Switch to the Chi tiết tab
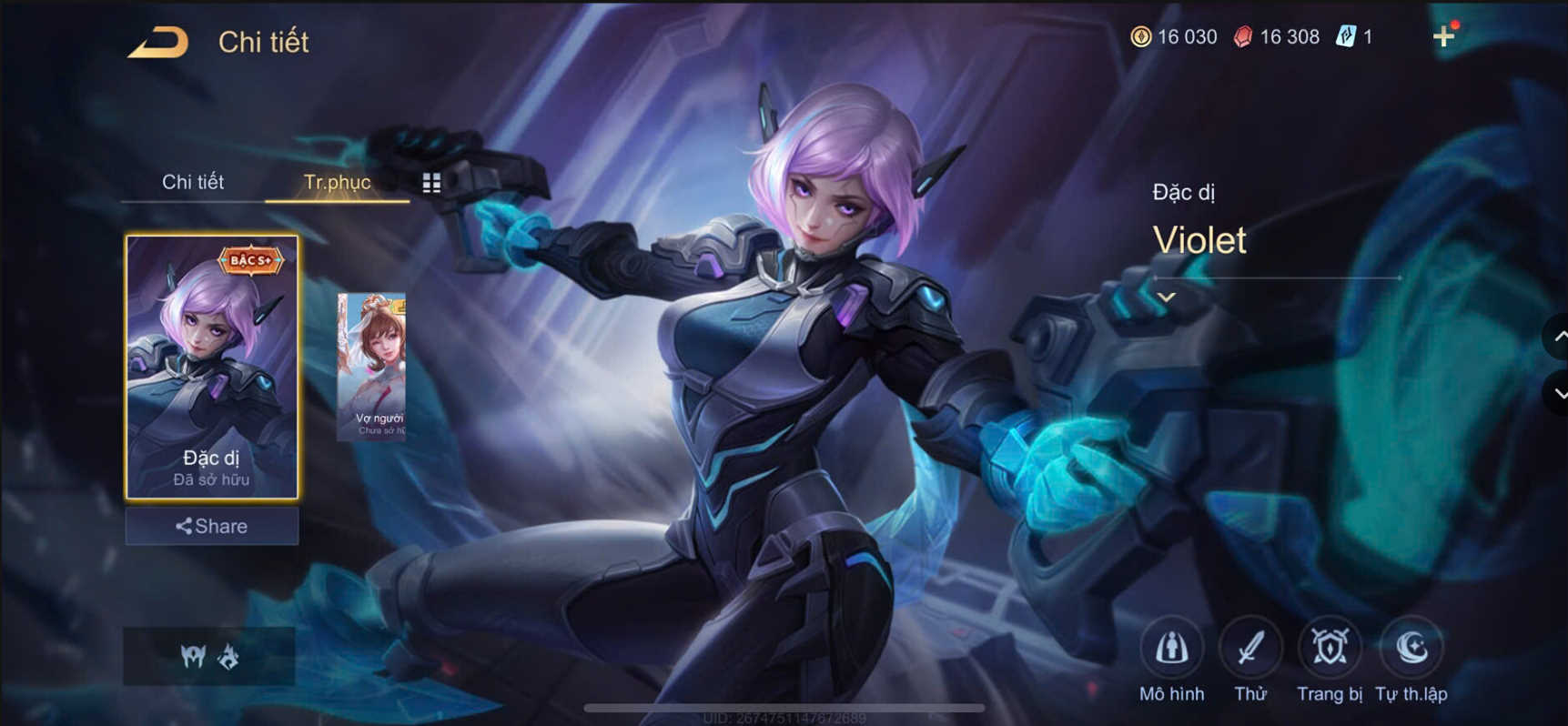This screenshot has height=726, width=1568. 194,182
